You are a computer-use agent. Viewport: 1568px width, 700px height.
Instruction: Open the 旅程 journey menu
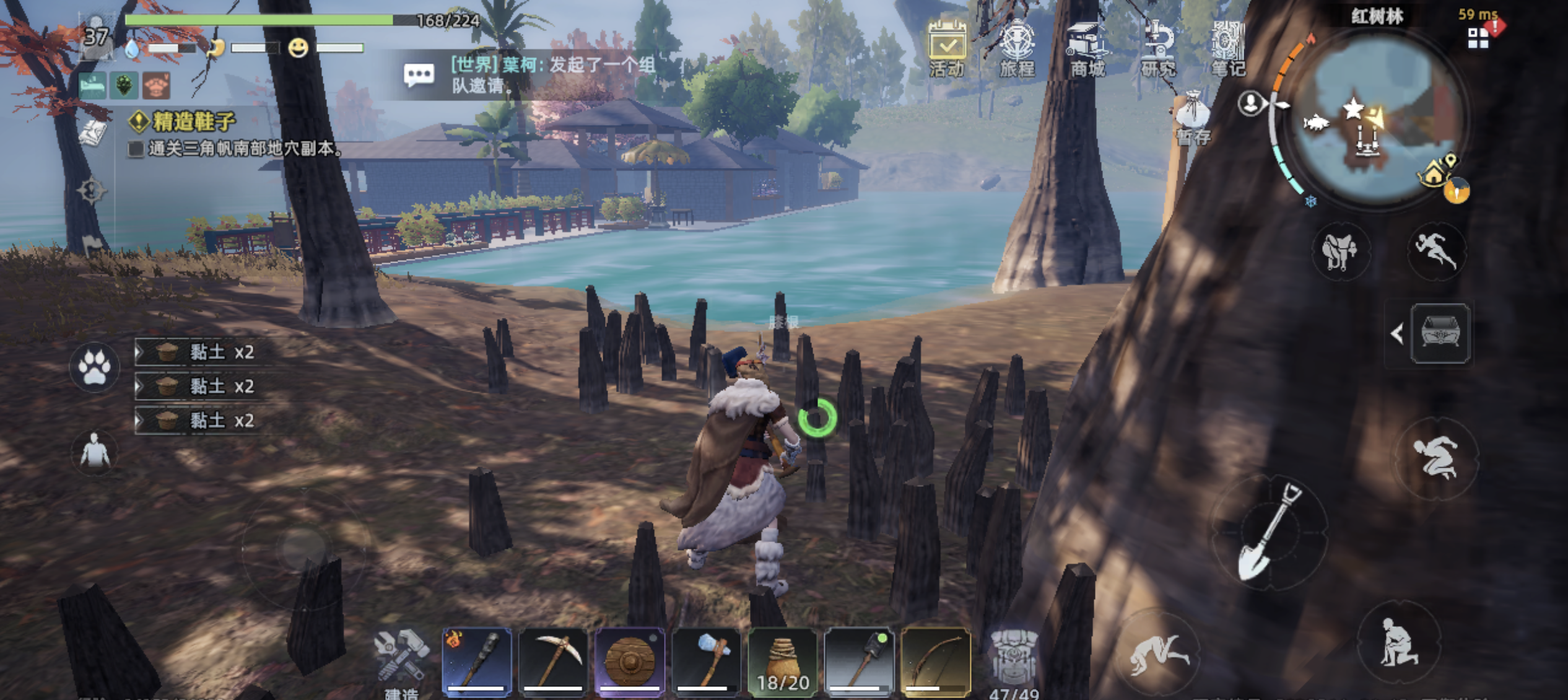pos(1017,48)
